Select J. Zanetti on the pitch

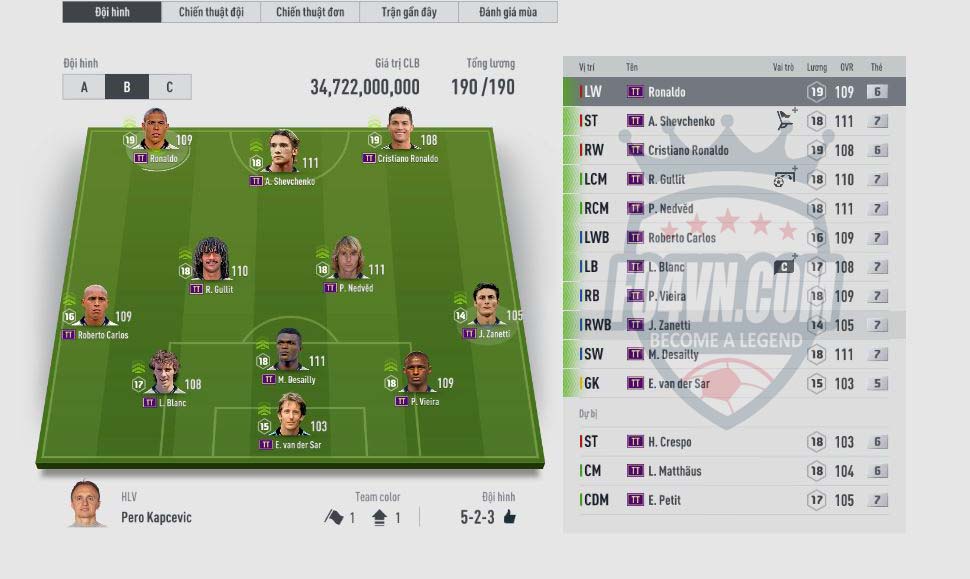click(486, 312)
